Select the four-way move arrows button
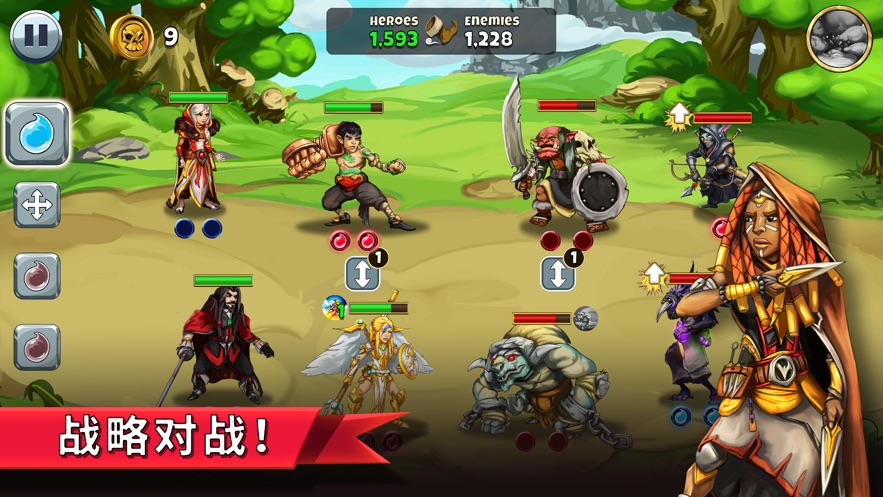This screenshot has height=497, width=883. point(37,205)
